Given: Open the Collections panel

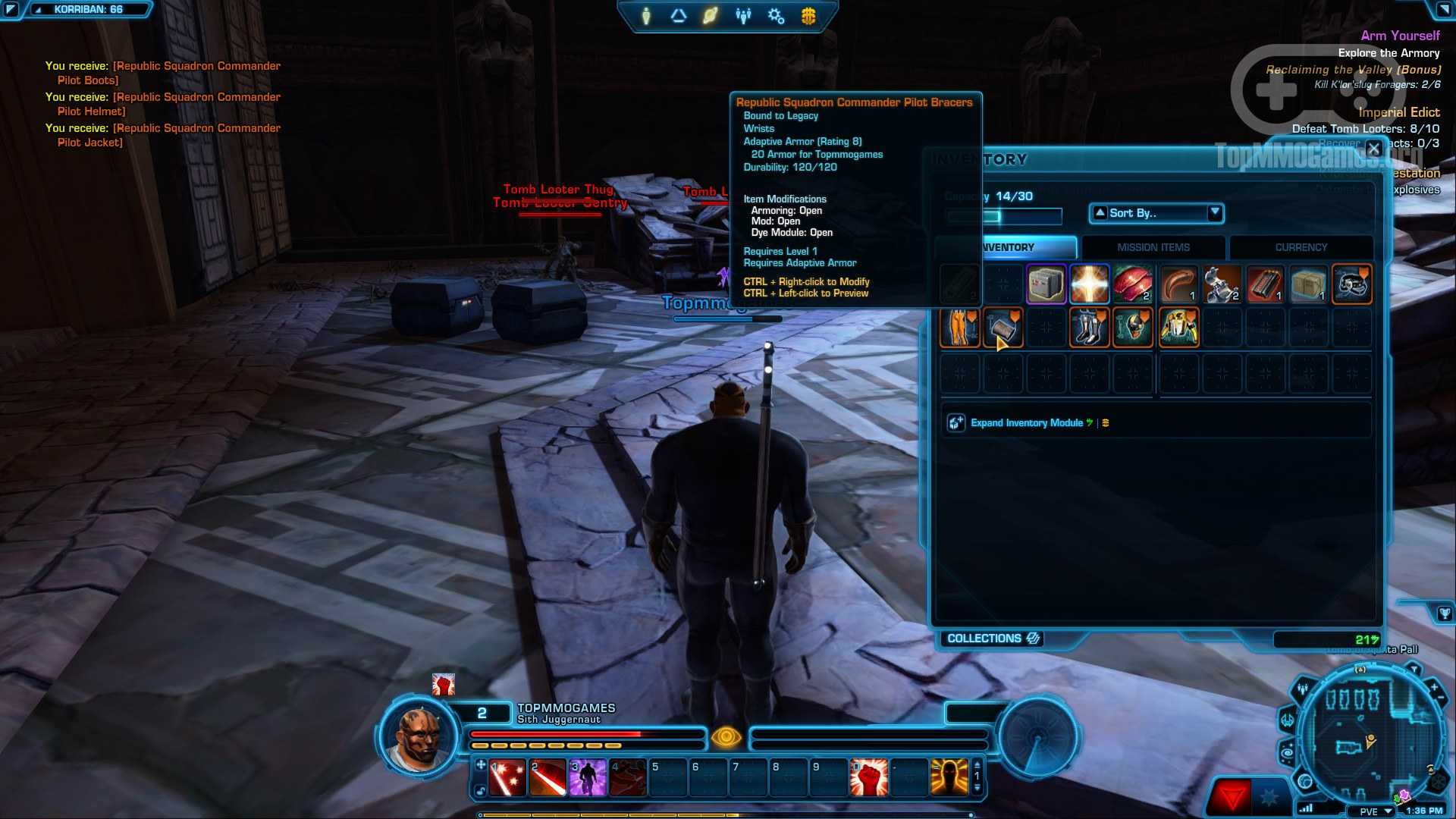Looking at the screenshot, I should click(x=993, y=639).
